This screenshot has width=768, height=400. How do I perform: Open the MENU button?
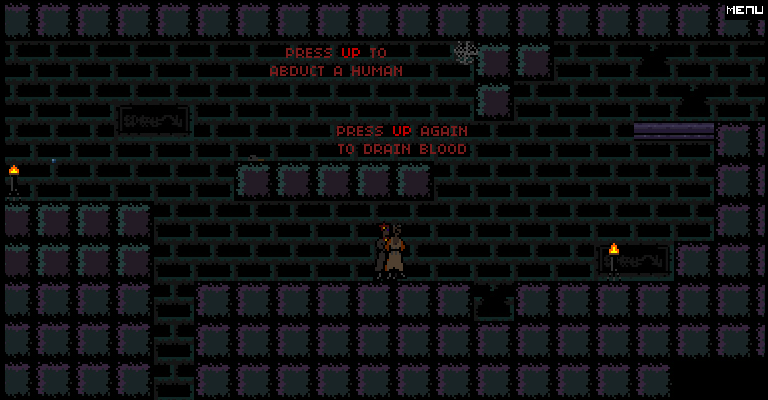pyautogui.click(x=745, y=10)
